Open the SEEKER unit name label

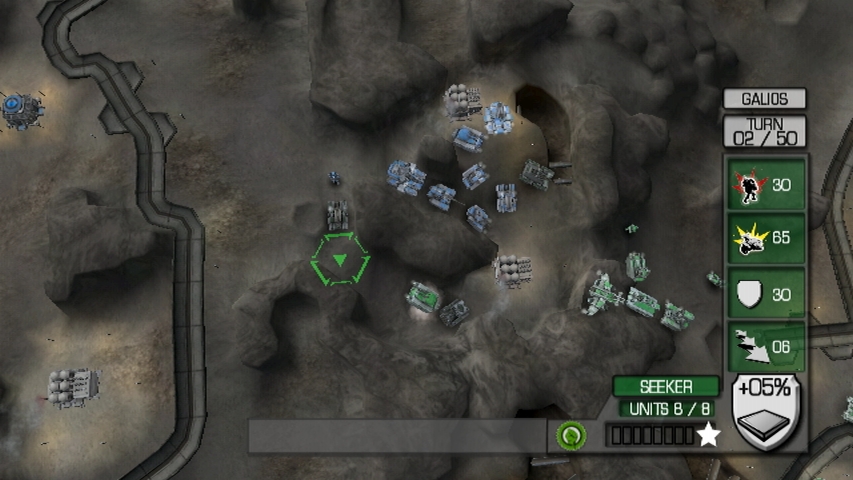tap(666, 386)
